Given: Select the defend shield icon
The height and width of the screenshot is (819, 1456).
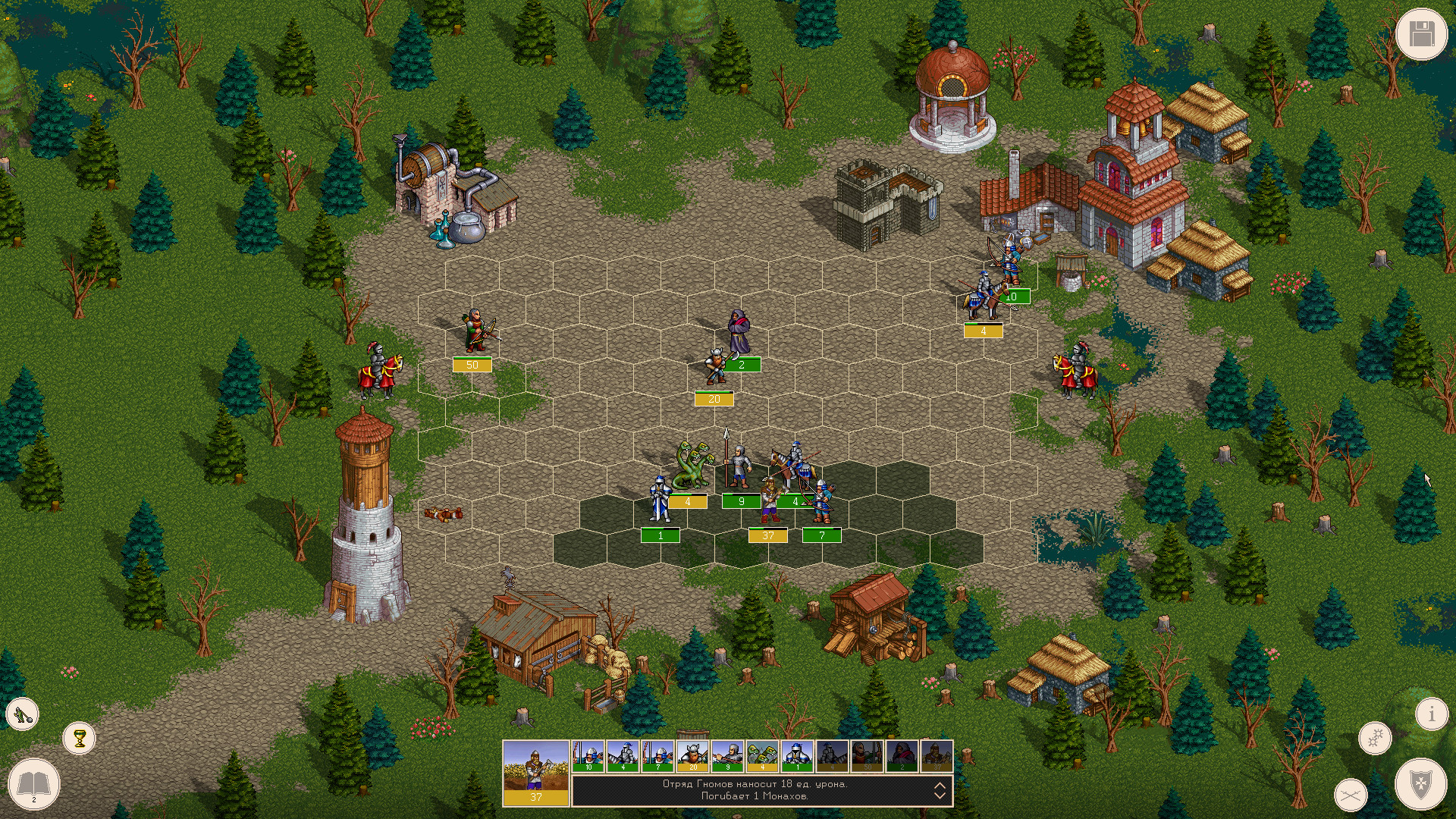Looking at the screenshot, I should 1420,786.
